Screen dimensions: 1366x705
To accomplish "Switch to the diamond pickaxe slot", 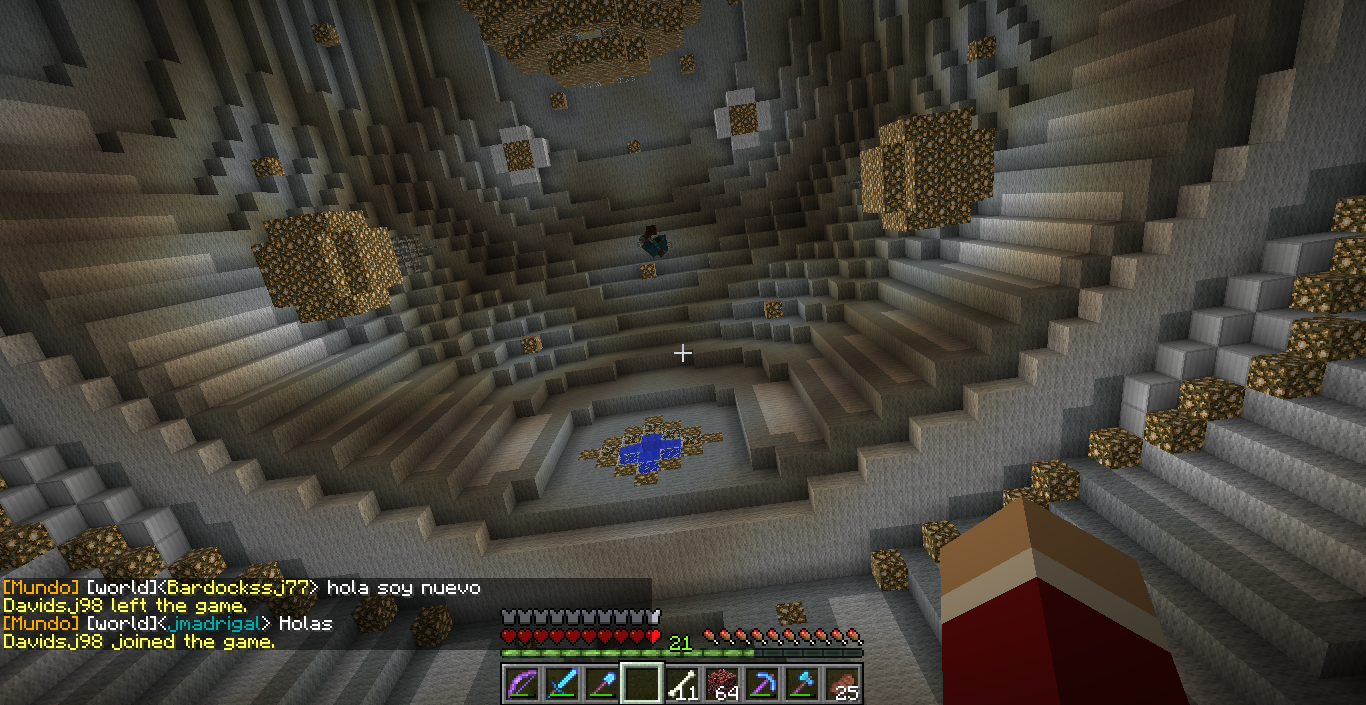I will (x=762, y=684).
